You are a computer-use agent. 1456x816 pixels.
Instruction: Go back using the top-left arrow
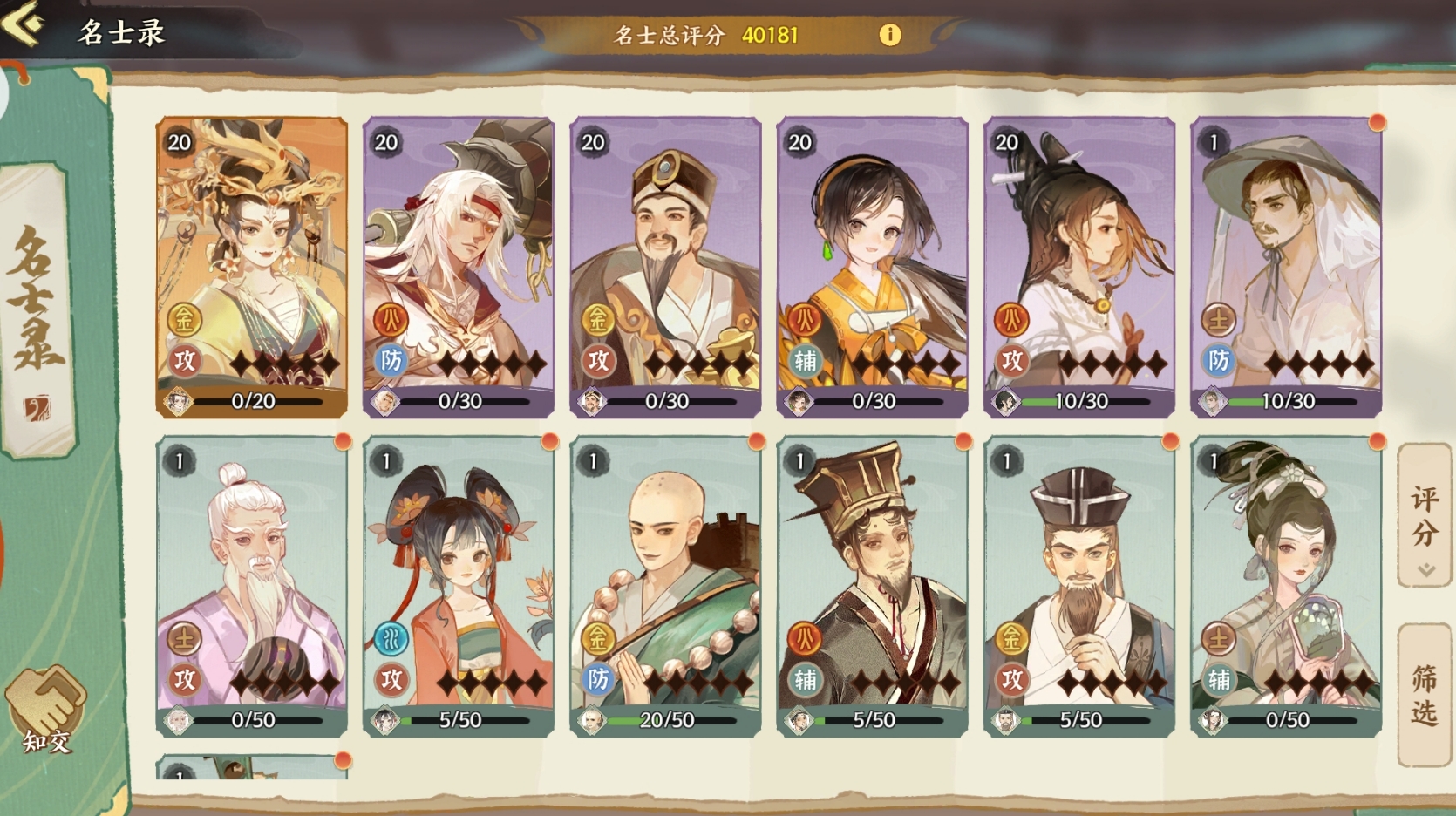point(24,24)
